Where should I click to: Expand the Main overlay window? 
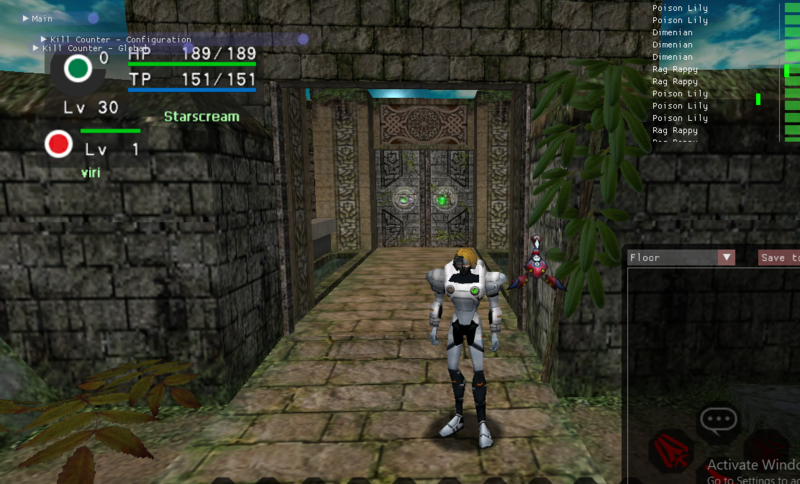coord(25,19)
